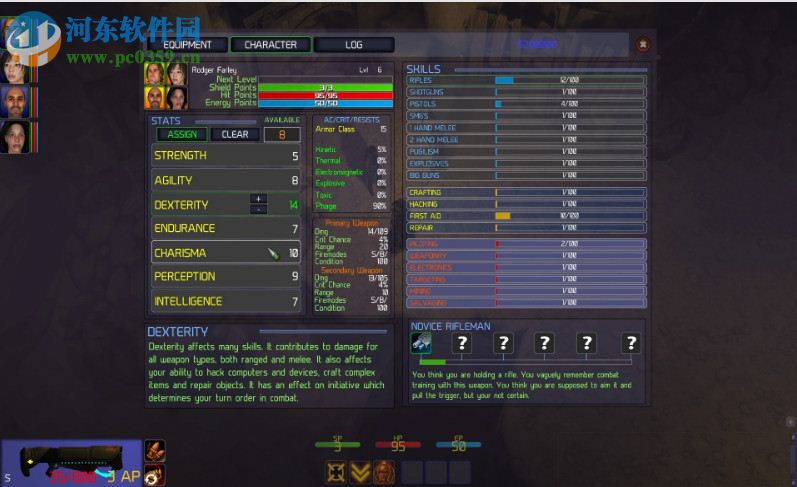
Task: Click the Novice Rifleman perk icon
Action: tap(421, 343)
